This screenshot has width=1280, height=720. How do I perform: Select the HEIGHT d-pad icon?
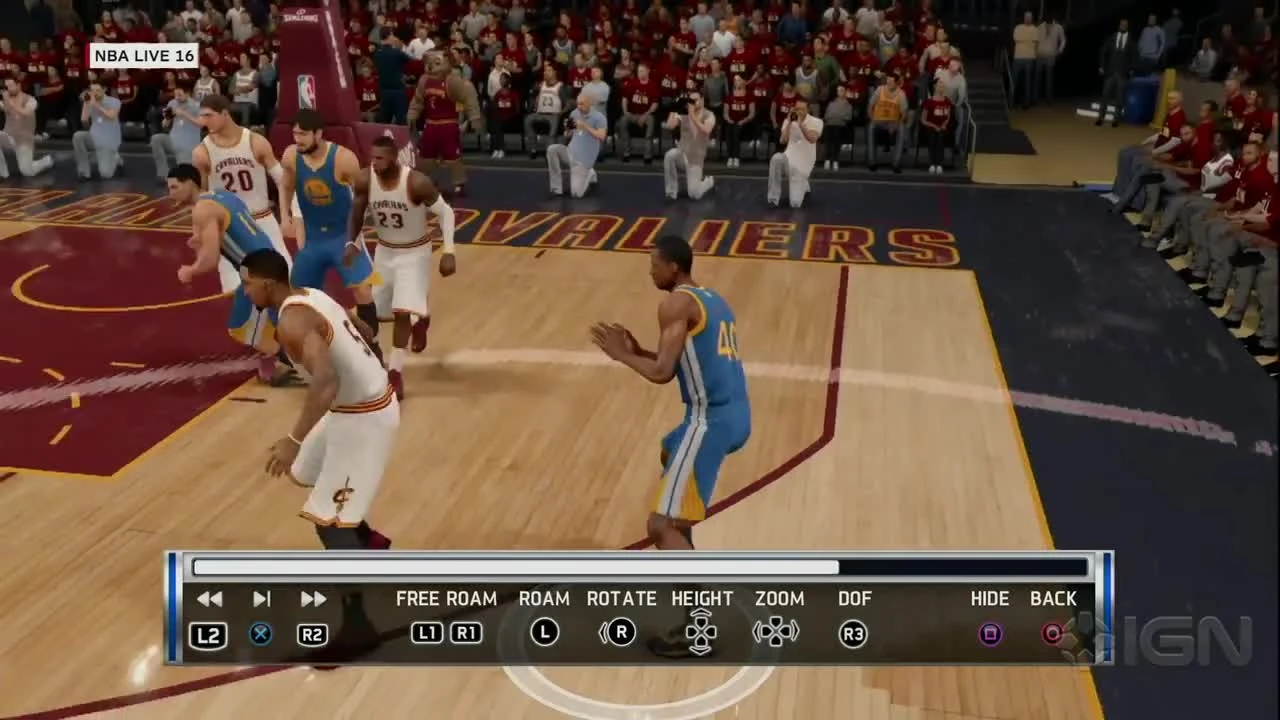[x=702, y=633]
